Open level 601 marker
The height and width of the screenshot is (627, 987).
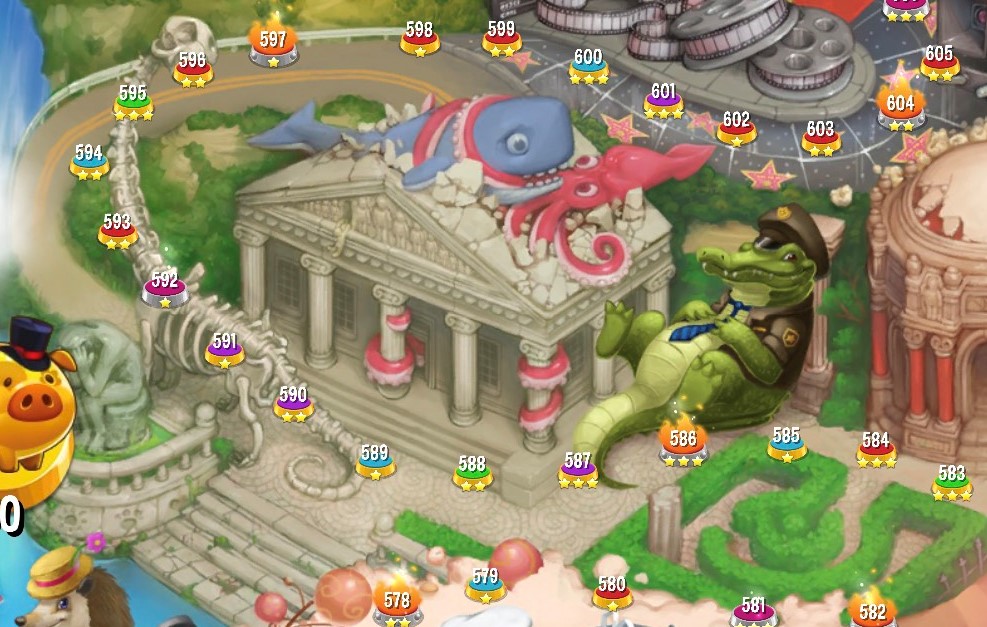point(663,99)
